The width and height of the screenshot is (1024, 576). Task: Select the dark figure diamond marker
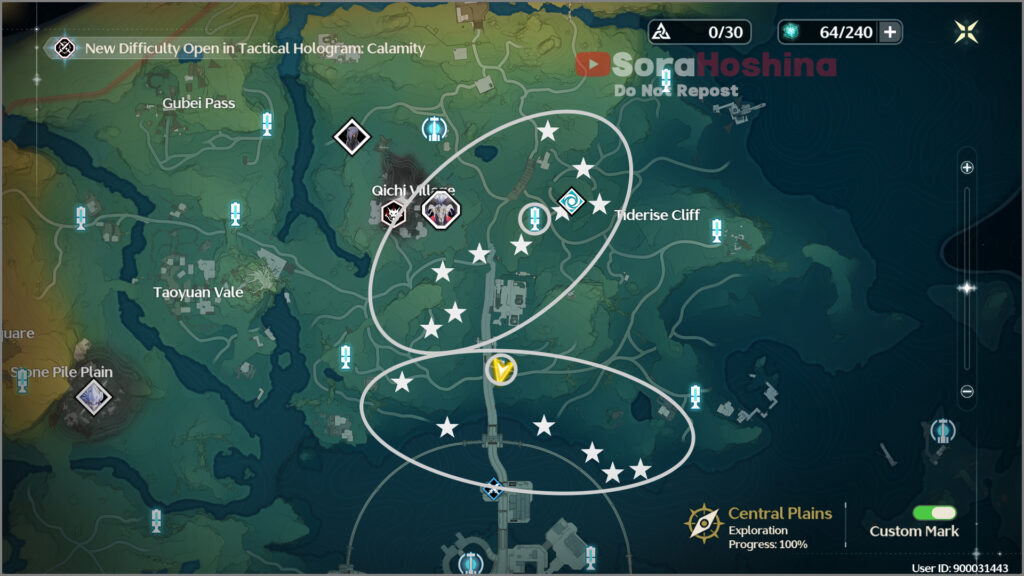point(351,136)
